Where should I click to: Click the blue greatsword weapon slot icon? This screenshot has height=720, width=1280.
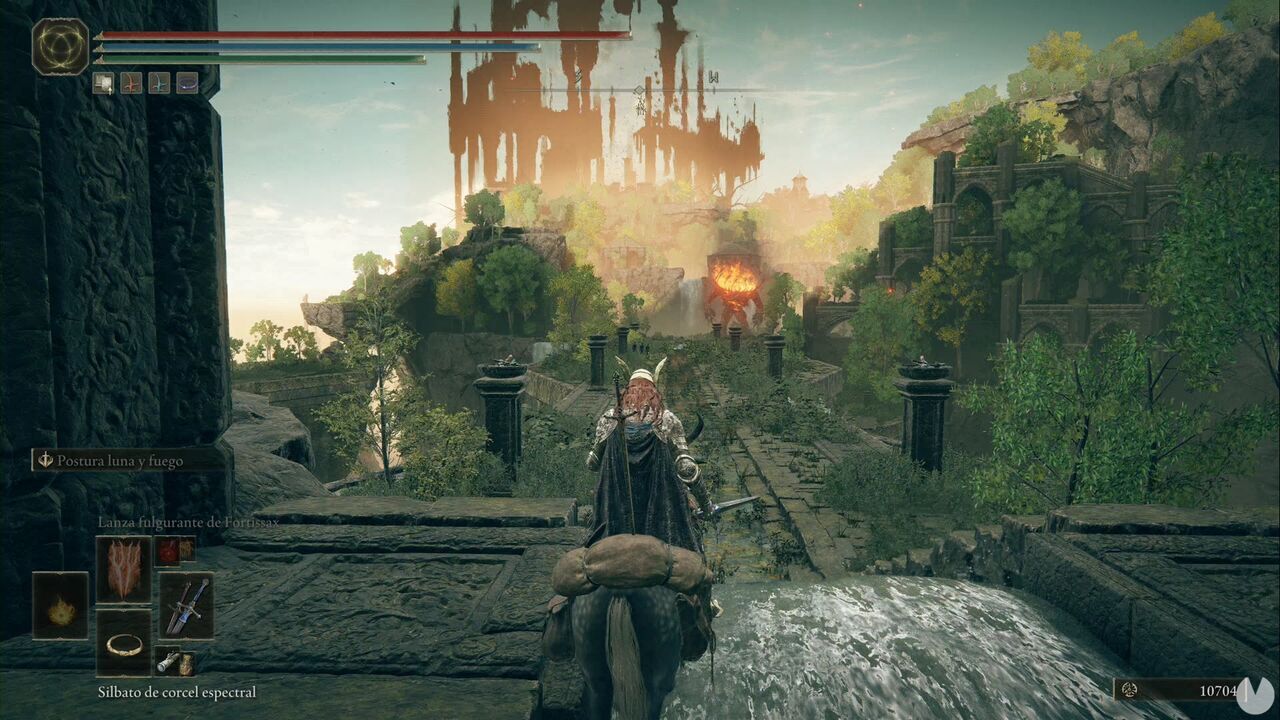[x=187, y=605]
